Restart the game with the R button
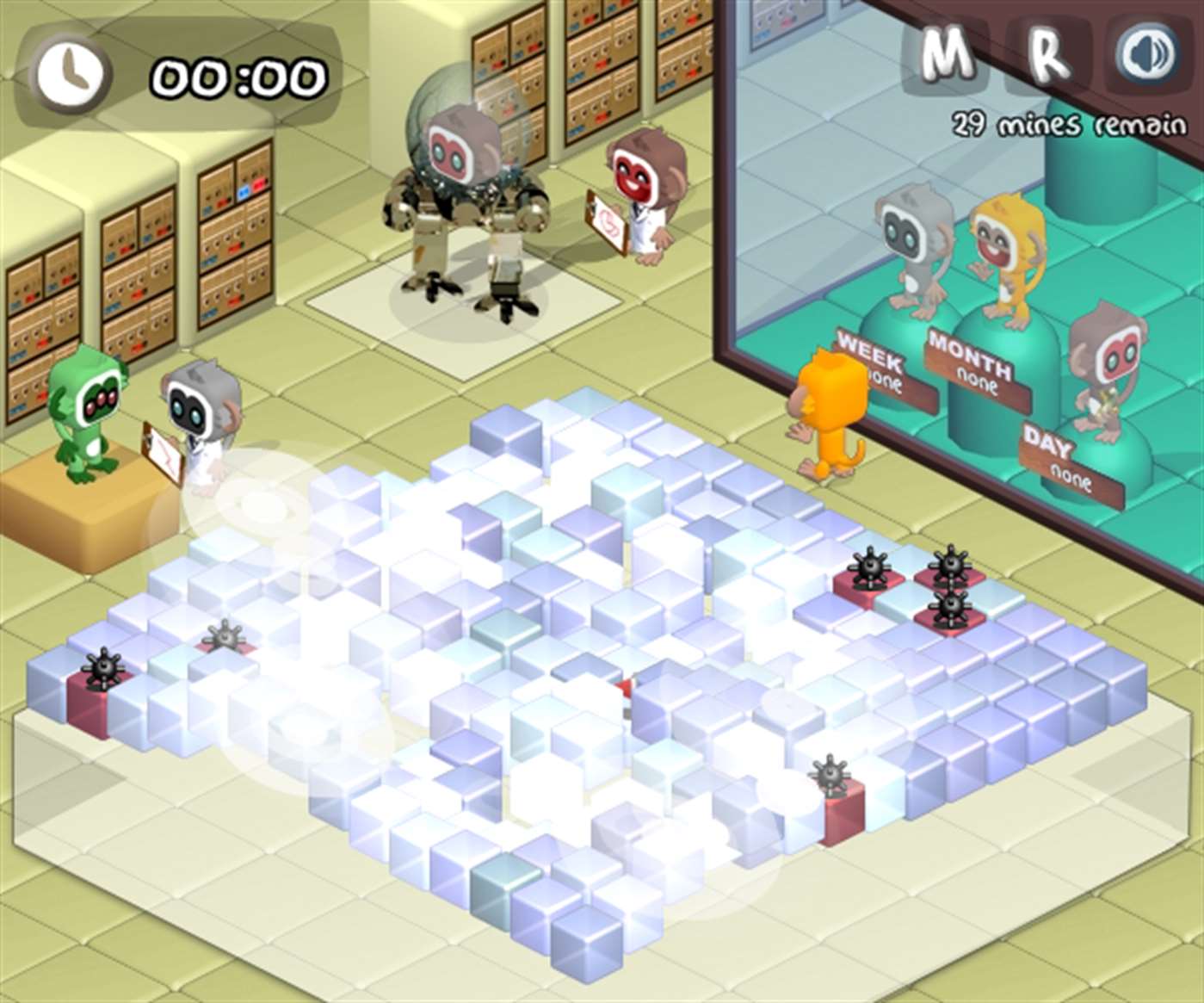 [1048, 55]
